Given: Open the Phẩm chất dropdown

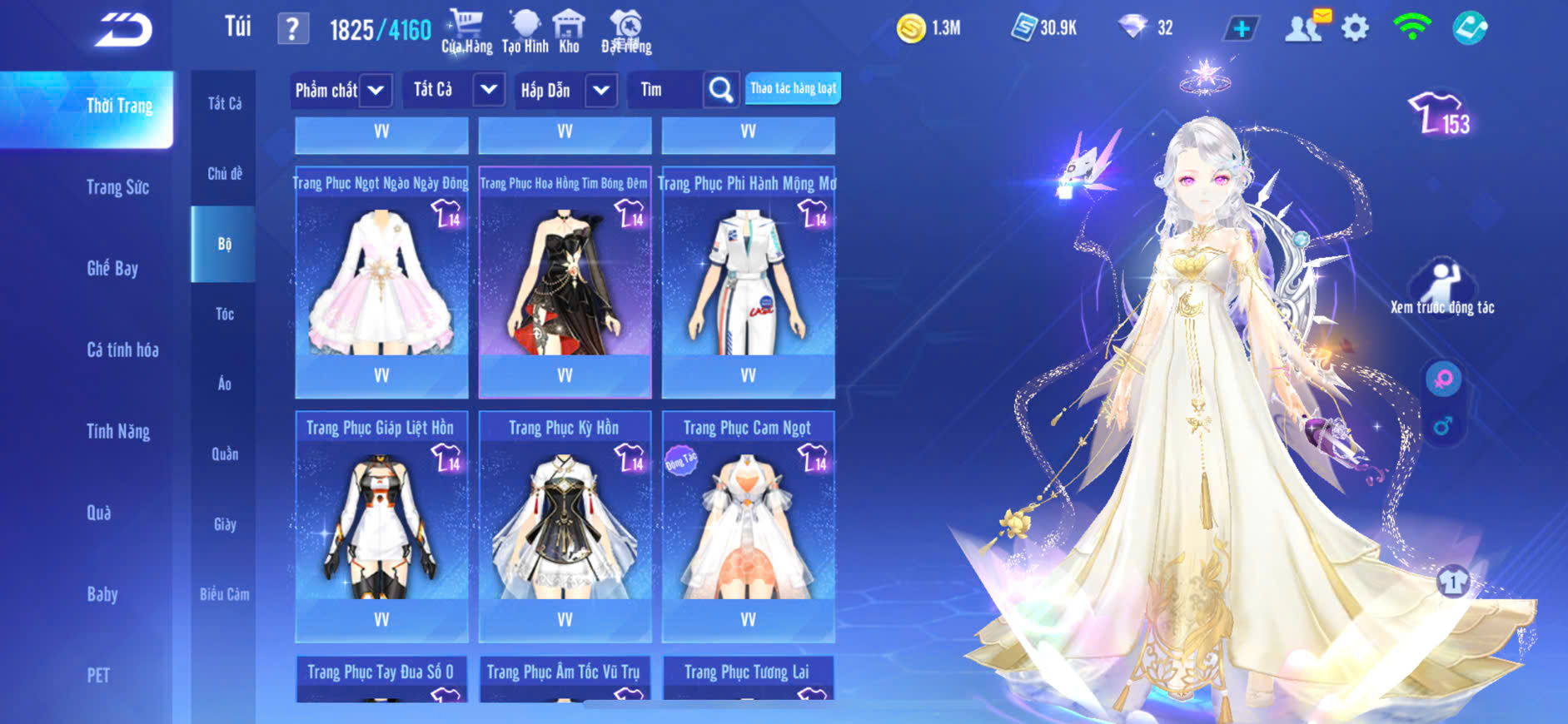Looking at the screenshot, I should coord(340,90).
